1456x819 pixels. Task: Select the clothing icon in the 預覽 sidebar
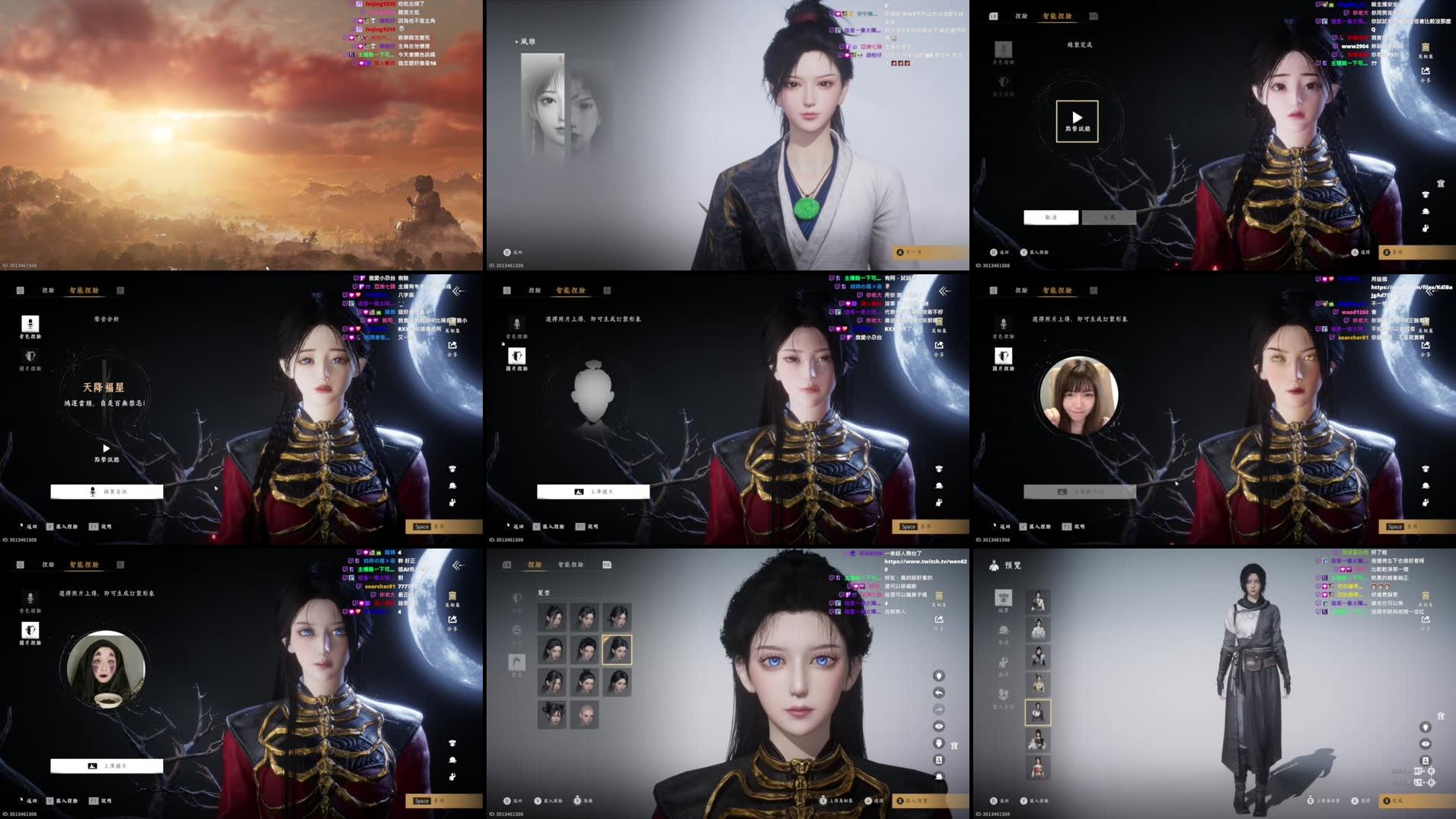pyautogui.click(x=1003, y=598)
